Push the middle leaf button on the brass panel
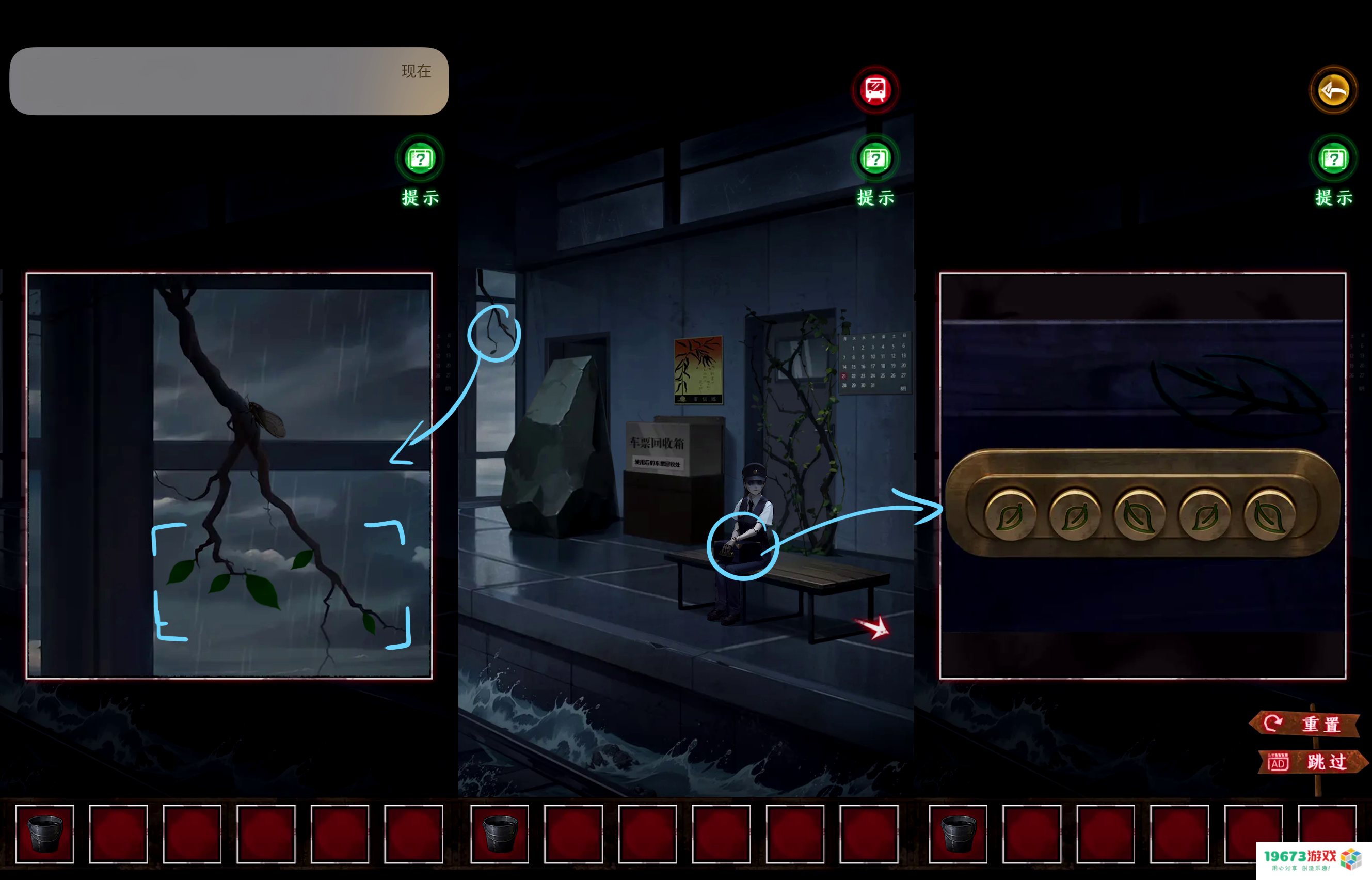1372x880 pixels. 1140,515
